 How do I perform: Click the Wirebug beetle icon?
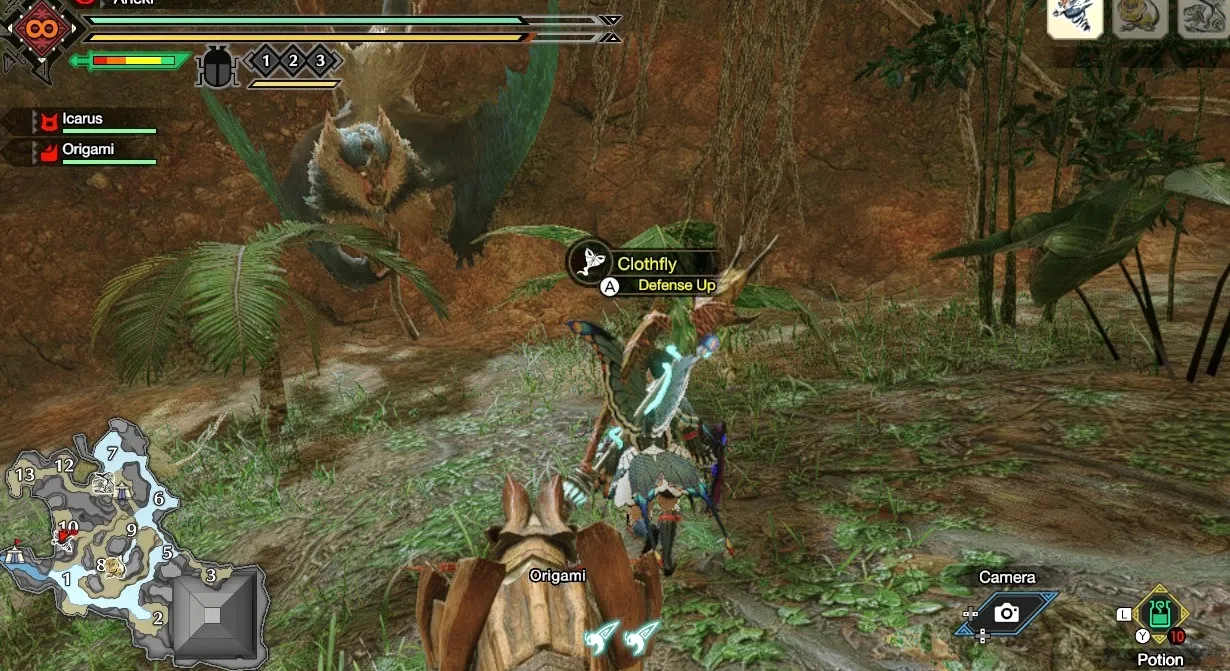tap(216, 67)
